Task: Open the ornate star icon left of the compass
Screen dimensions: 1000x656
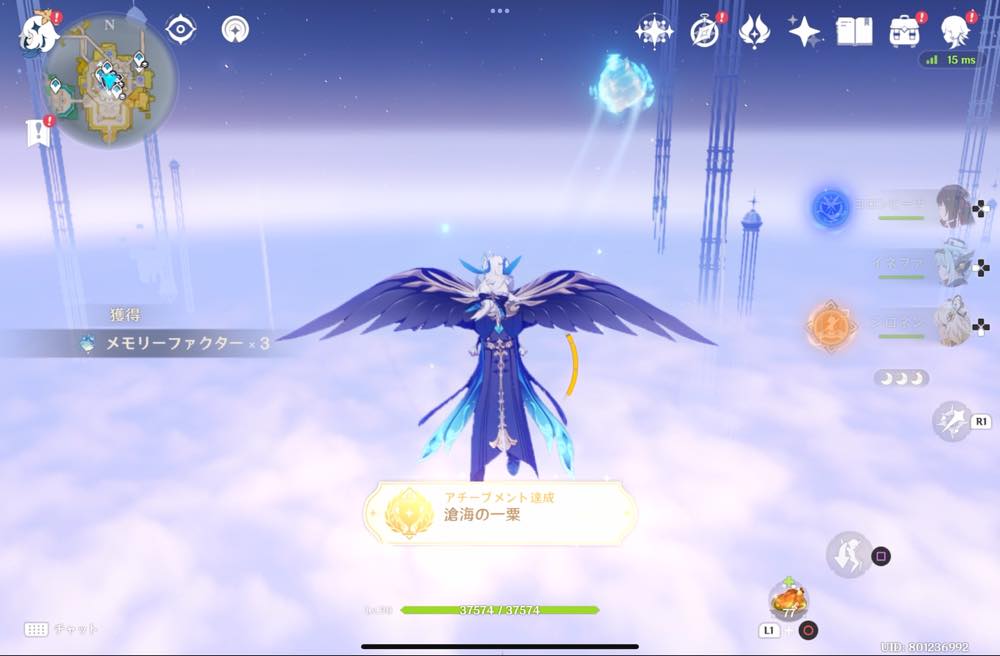Action: [654, 32]
